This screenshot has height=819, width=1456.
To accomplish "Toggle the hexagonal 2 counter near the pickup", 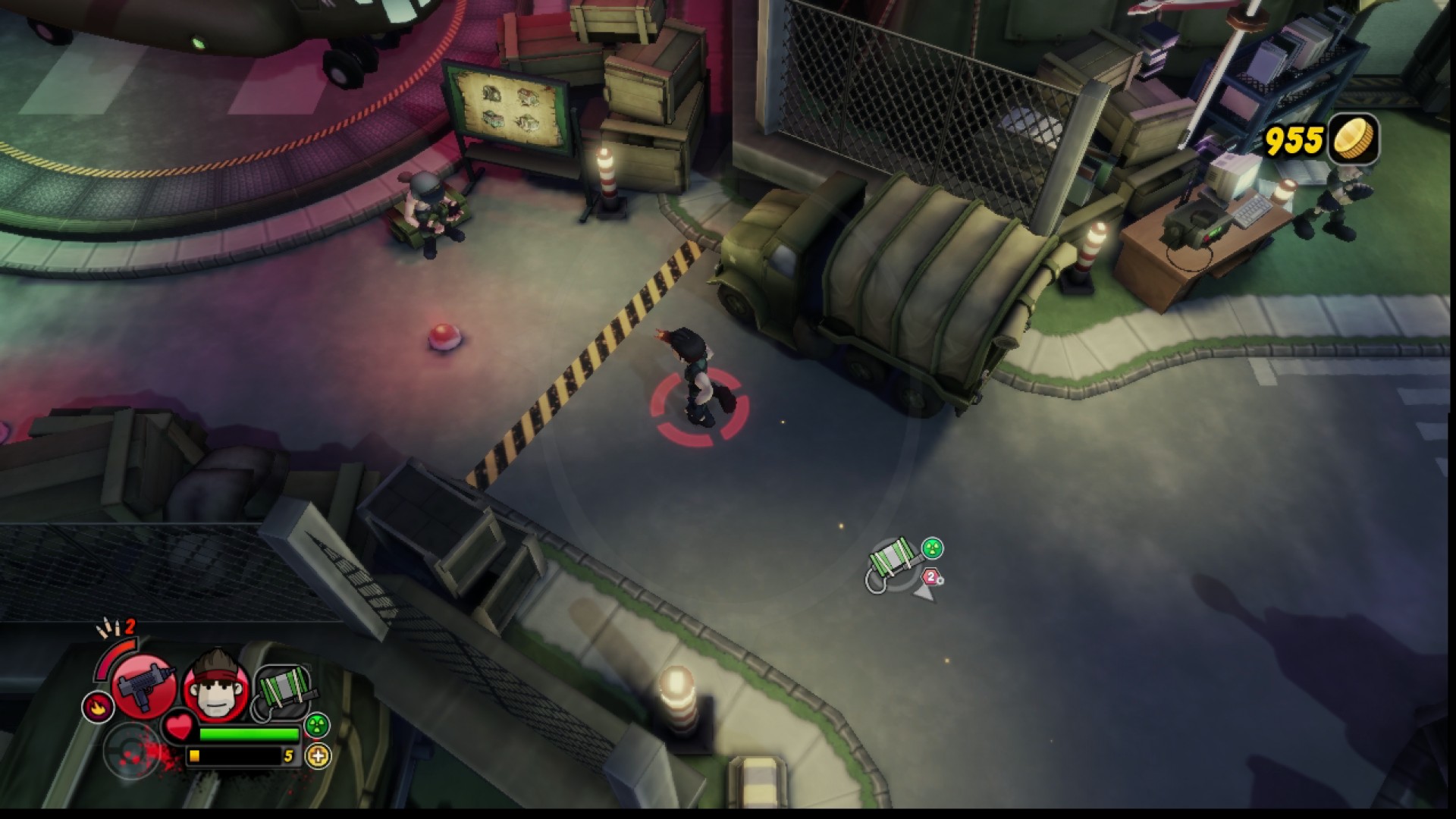I will pos(930,576).
